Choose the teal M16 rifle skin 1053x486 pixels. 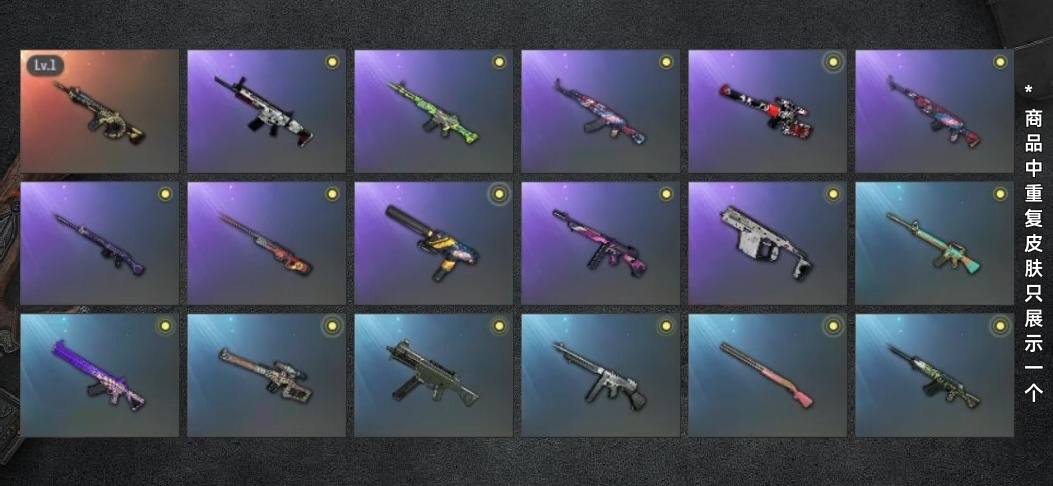pyautogui.click(x=934, y=243)
